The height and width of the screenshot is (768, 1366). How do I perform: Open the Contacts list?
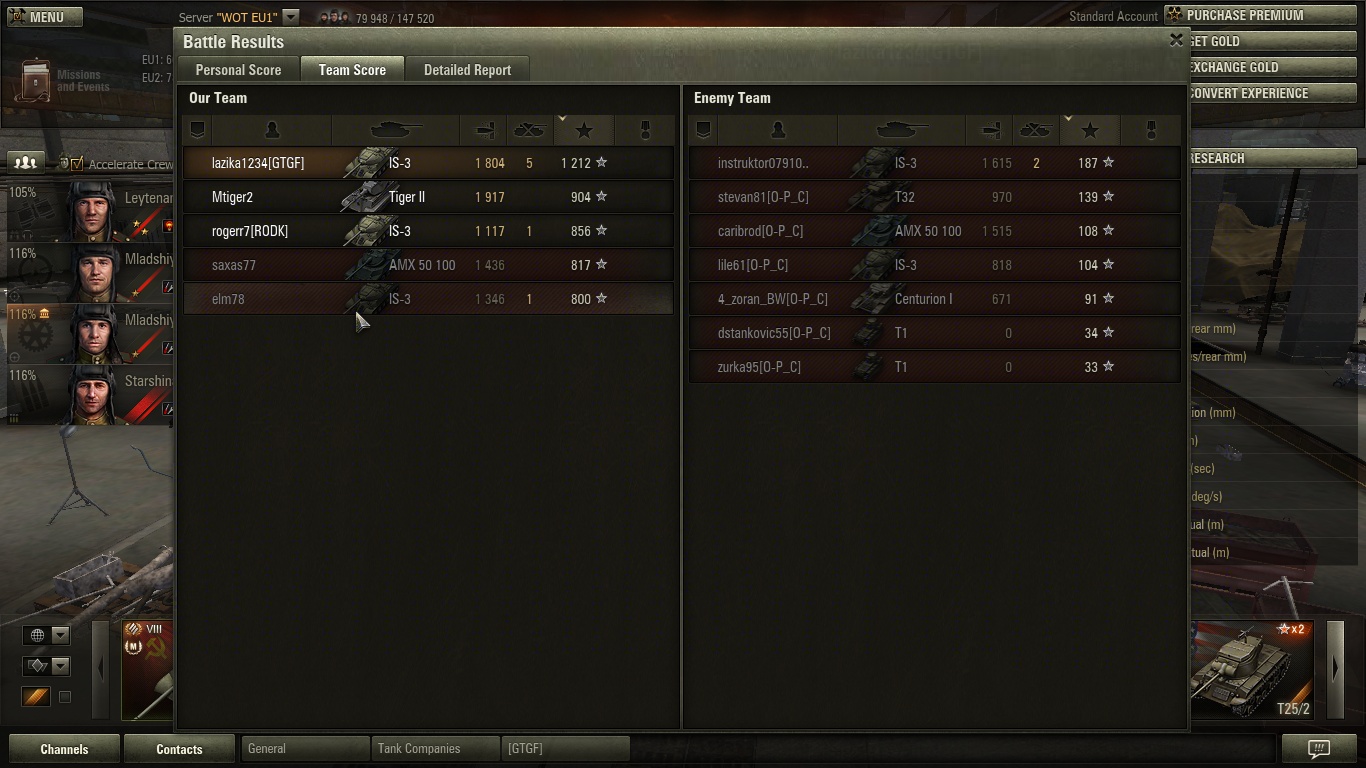coord(179,749)
